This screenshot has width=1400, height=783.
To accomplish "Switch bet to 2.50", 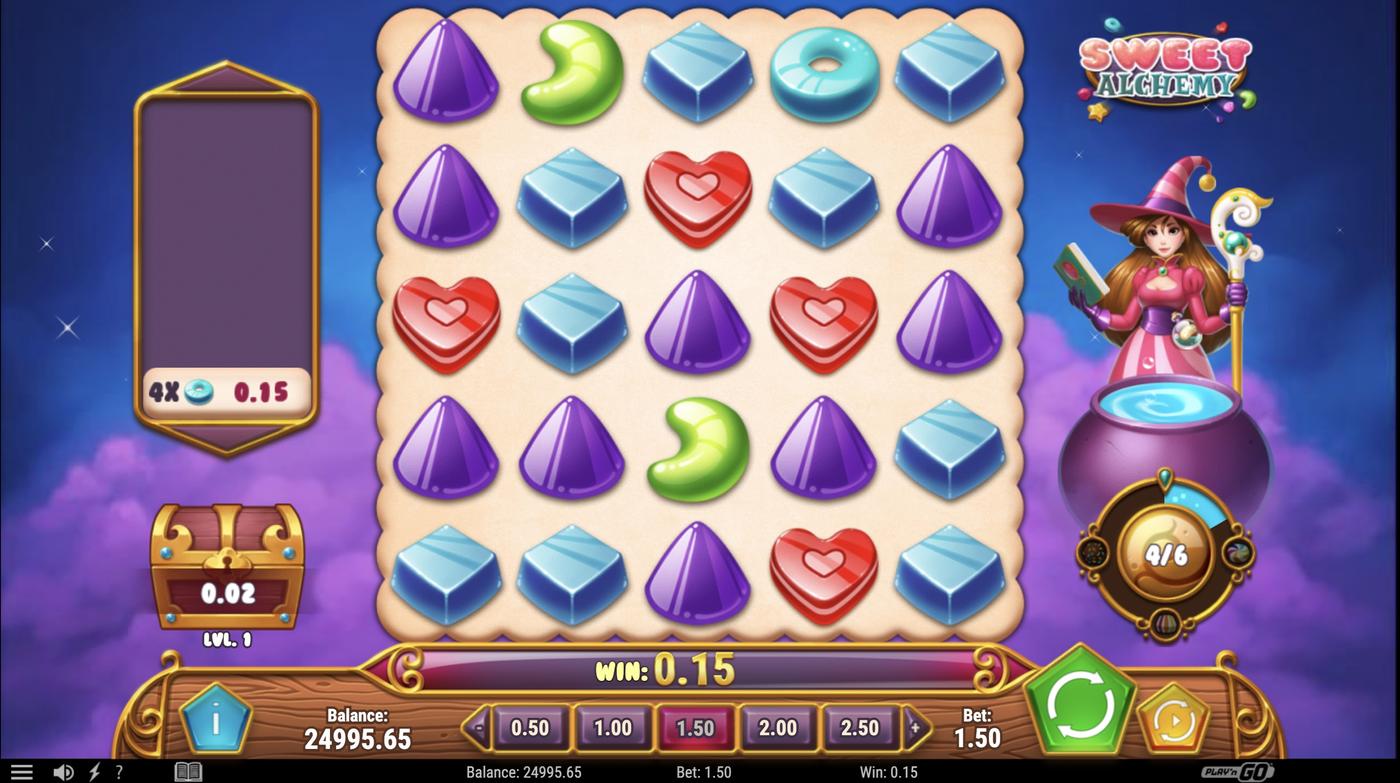I will click(x=859, y=728).
